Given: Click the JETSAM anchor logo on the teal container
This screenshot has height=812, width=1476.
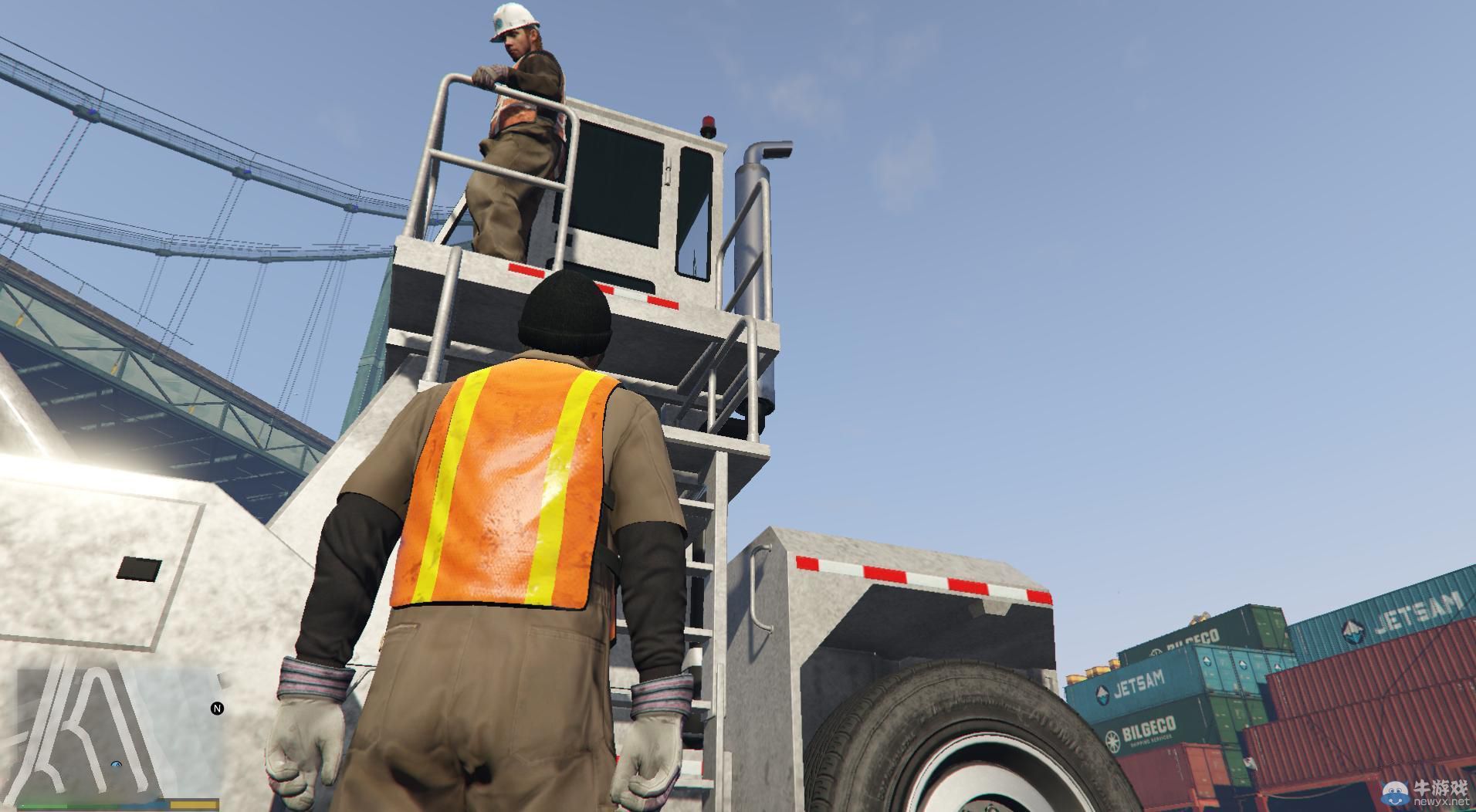Looking at the screenshot, I should 1351,630.
